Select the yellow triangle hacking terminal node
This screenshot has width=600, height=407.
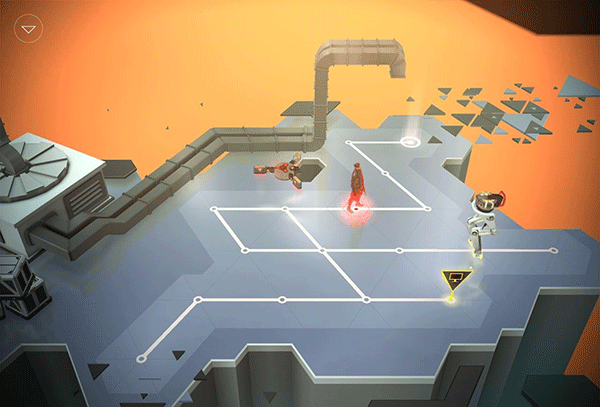[455, 282]
